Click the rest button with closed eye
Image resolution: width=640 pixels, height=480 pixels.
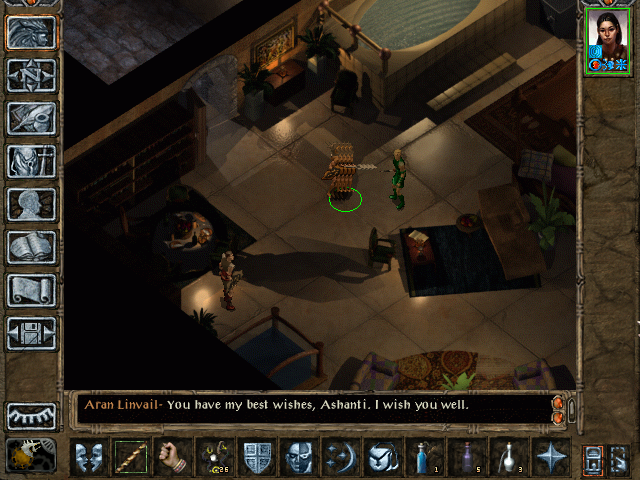coord(31,415)
